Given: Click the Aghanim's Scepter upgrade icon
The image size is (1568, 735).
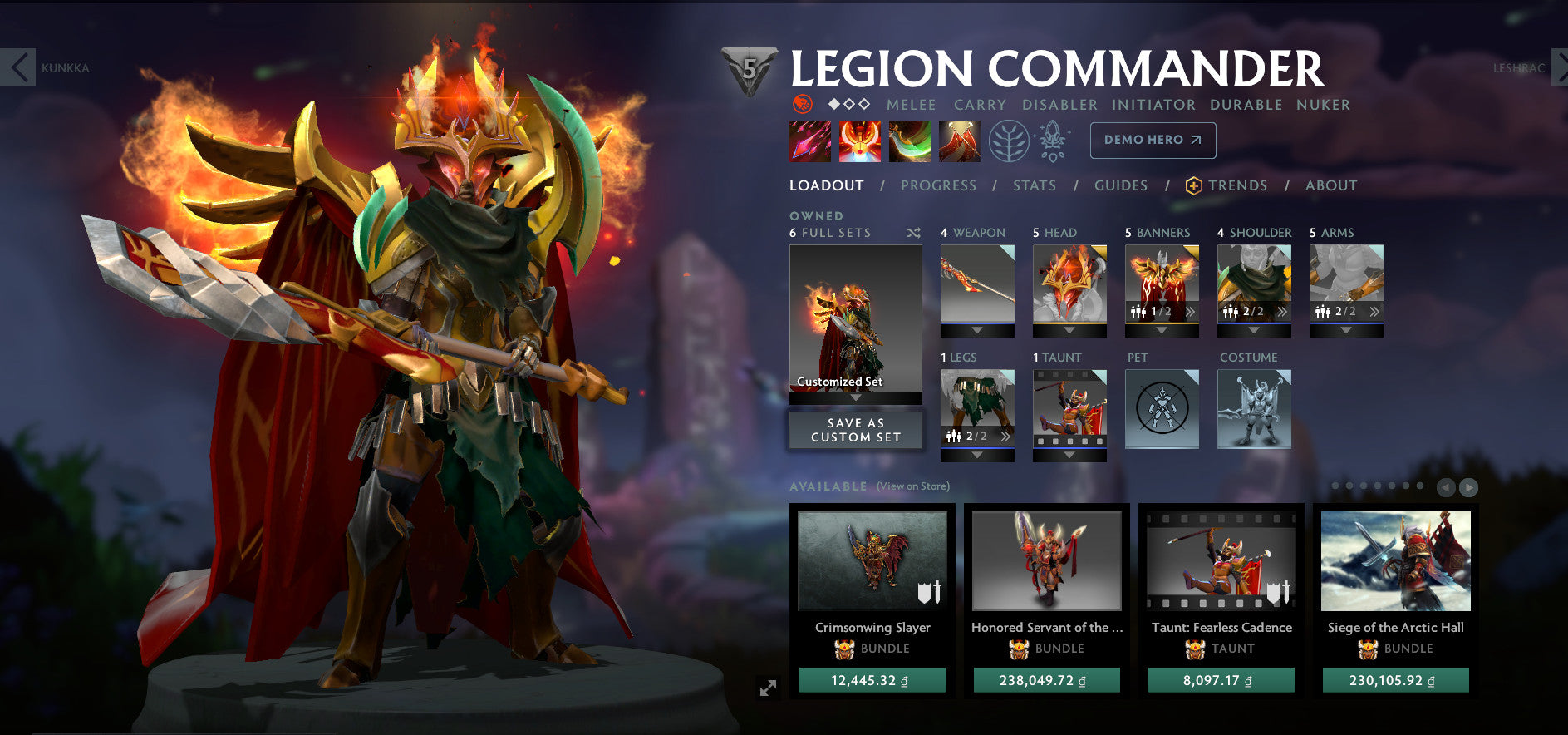Looking at the screenshot, I should coord(1052,140).
